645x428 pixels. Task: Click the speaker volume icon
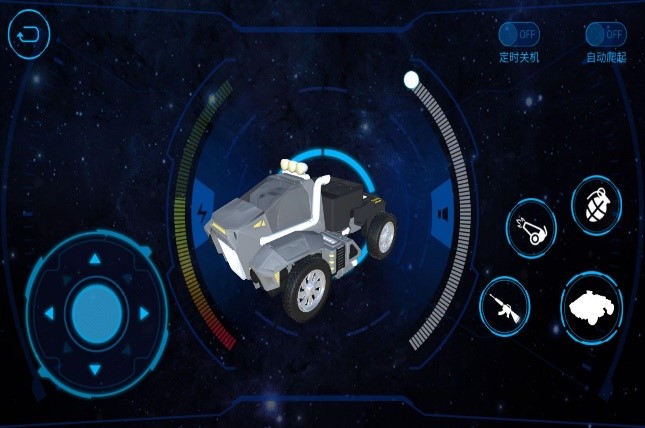(x=441, y=212)
